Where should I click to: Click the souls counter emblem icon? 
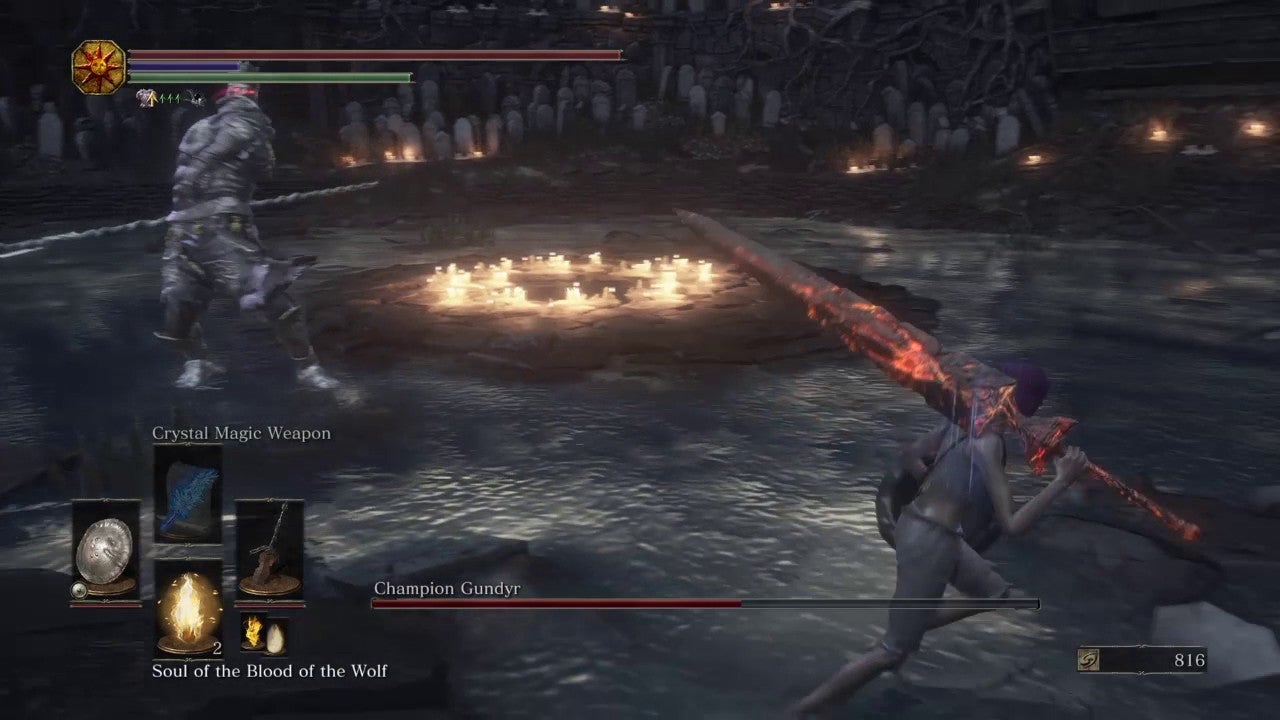coord(1091,660)
